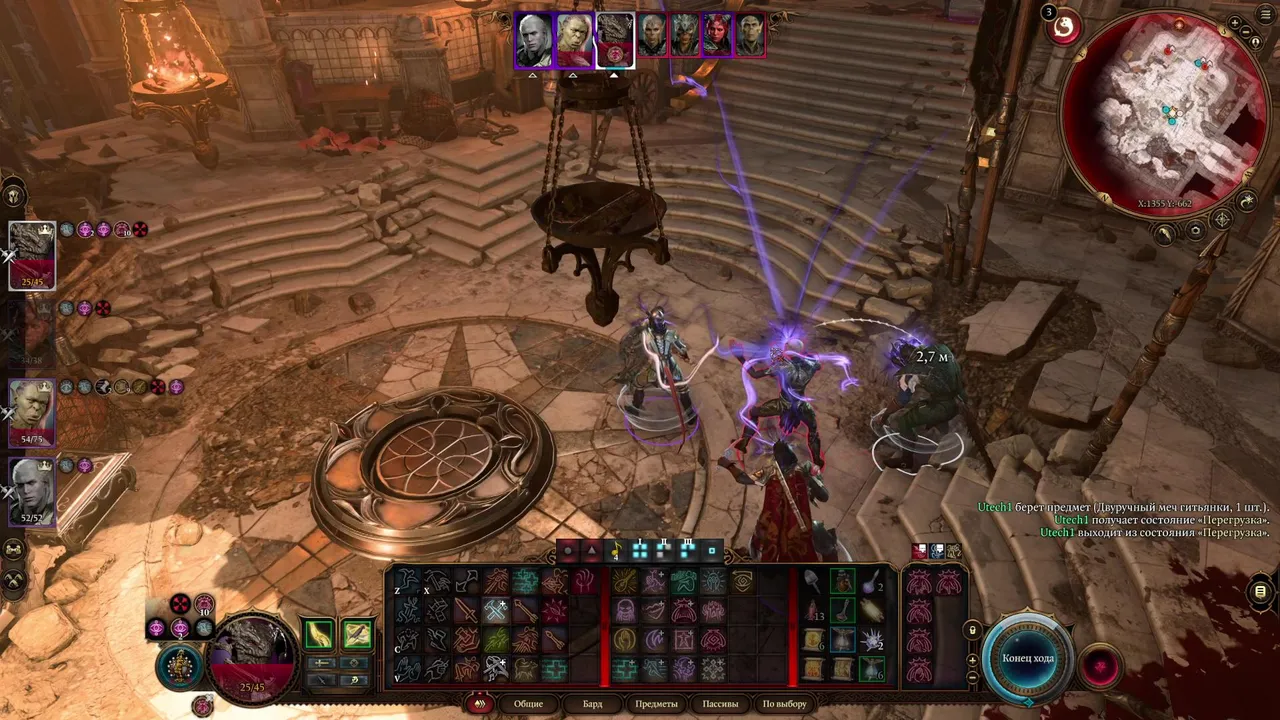
Task: Activate the red orb button beside Конец хода
Action: coord(1100,666)
